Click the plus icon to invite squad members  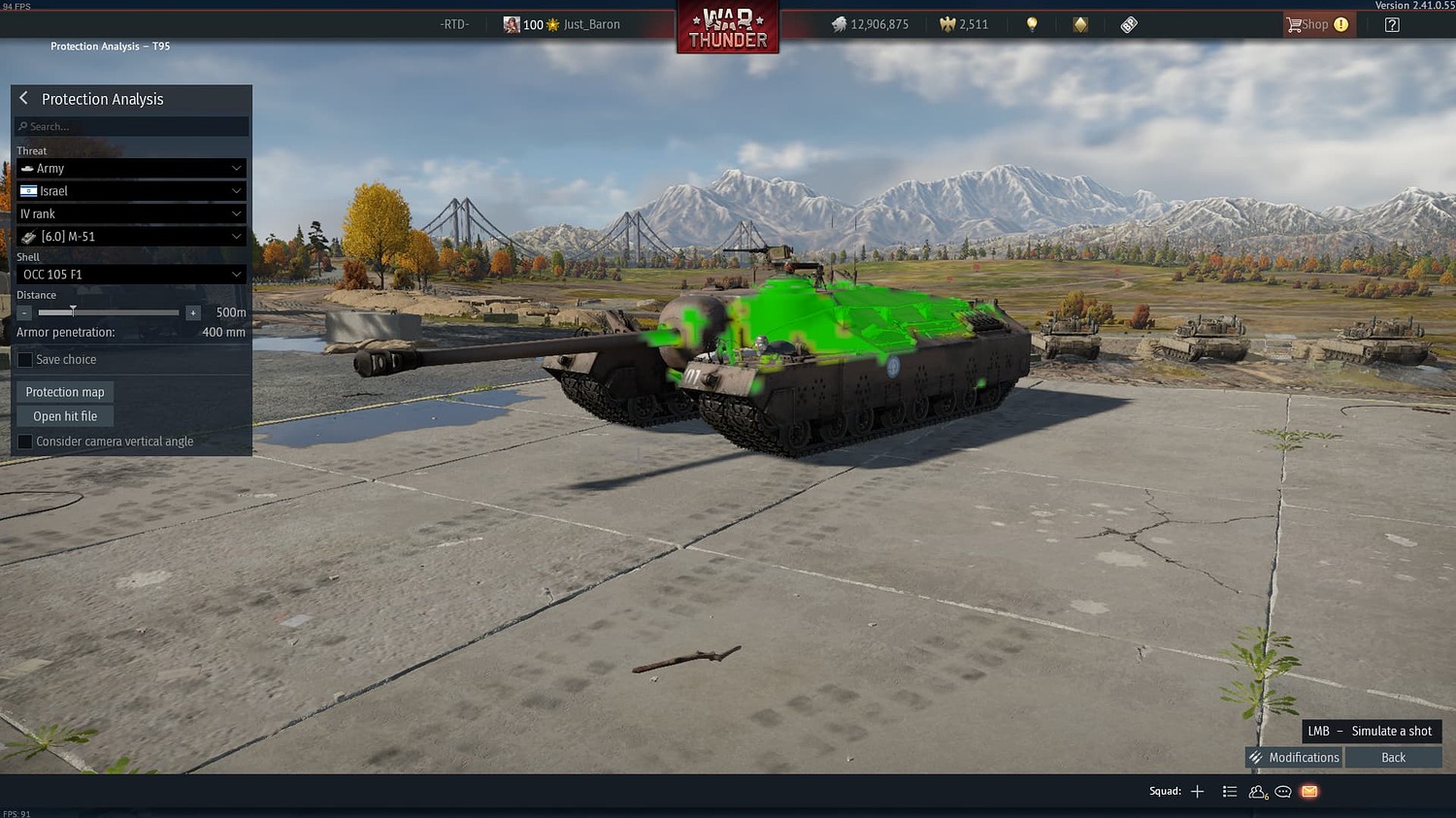click(1197, 791)
